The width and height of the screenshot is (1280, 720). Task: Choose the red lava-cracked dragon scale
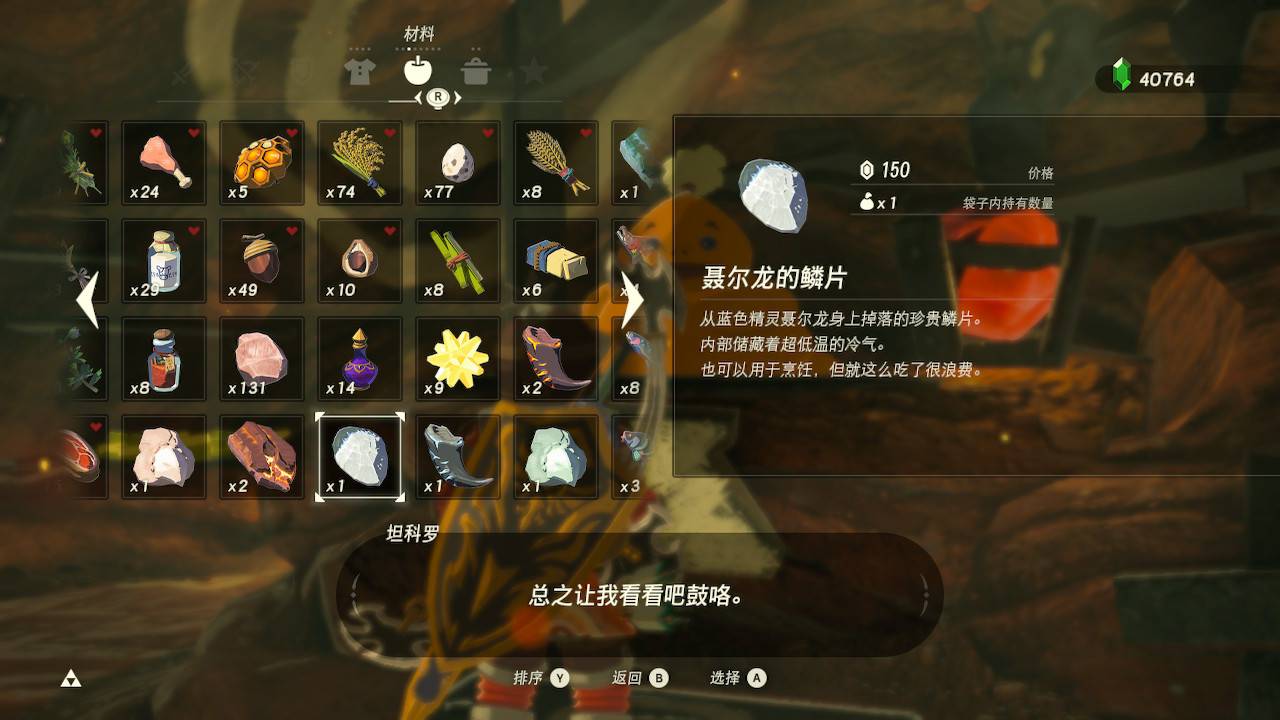pos(262,457)
